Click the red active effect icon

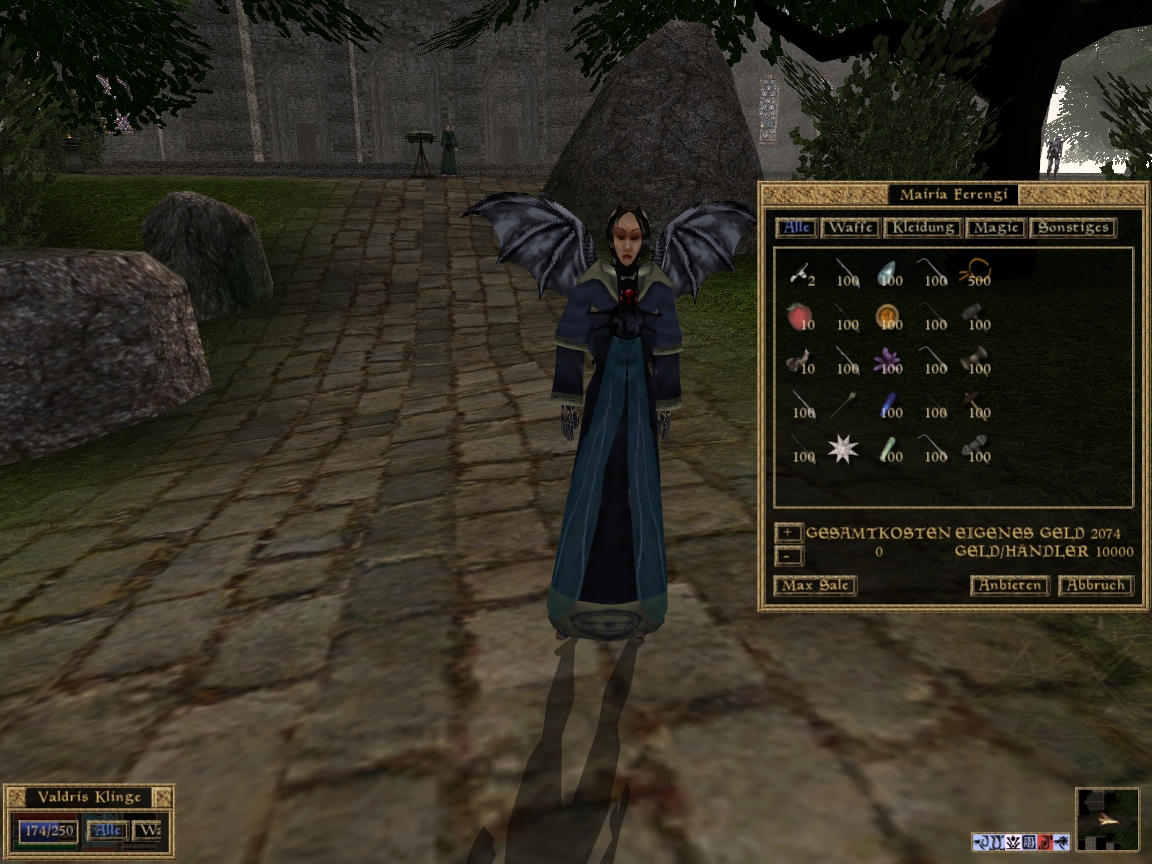[x=1044, y=842]
